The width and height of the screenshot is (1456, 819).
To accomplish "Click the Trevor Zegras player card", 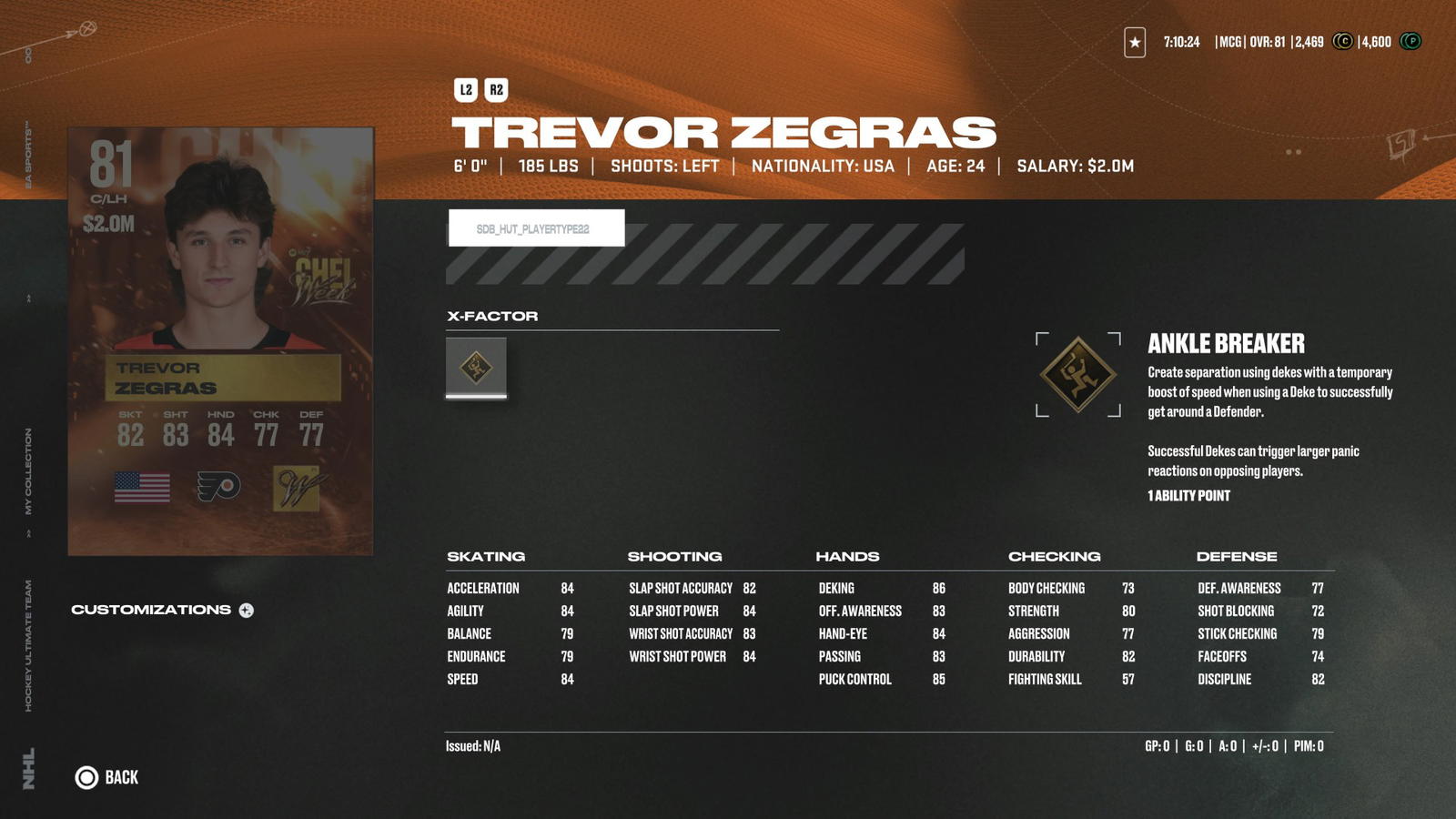I will point(220,341).
